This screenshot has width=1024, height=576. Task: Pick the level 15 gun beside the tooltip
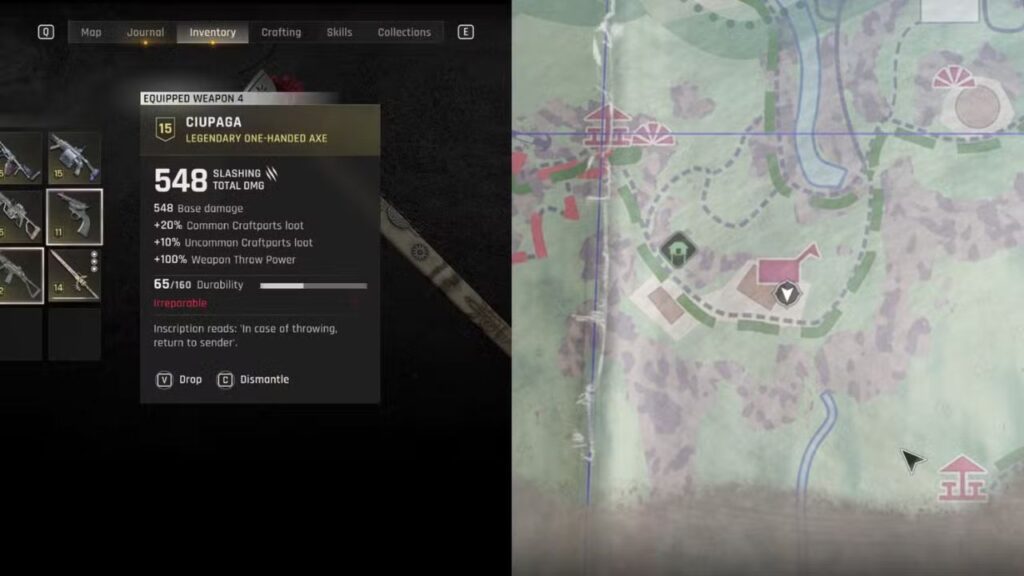[75, 158]
